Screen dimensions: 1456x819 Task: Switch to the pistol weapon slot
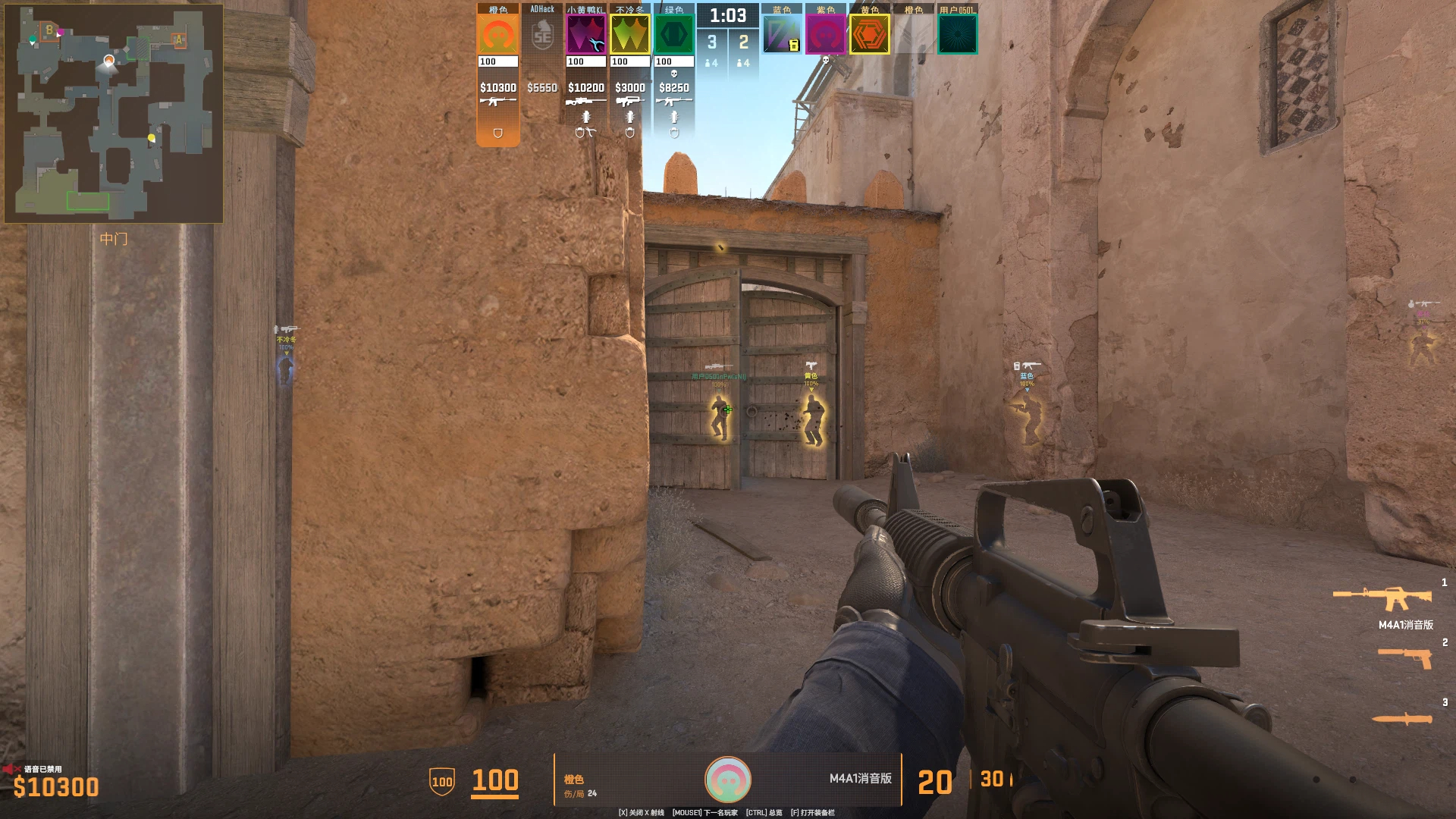(1405, 657)
